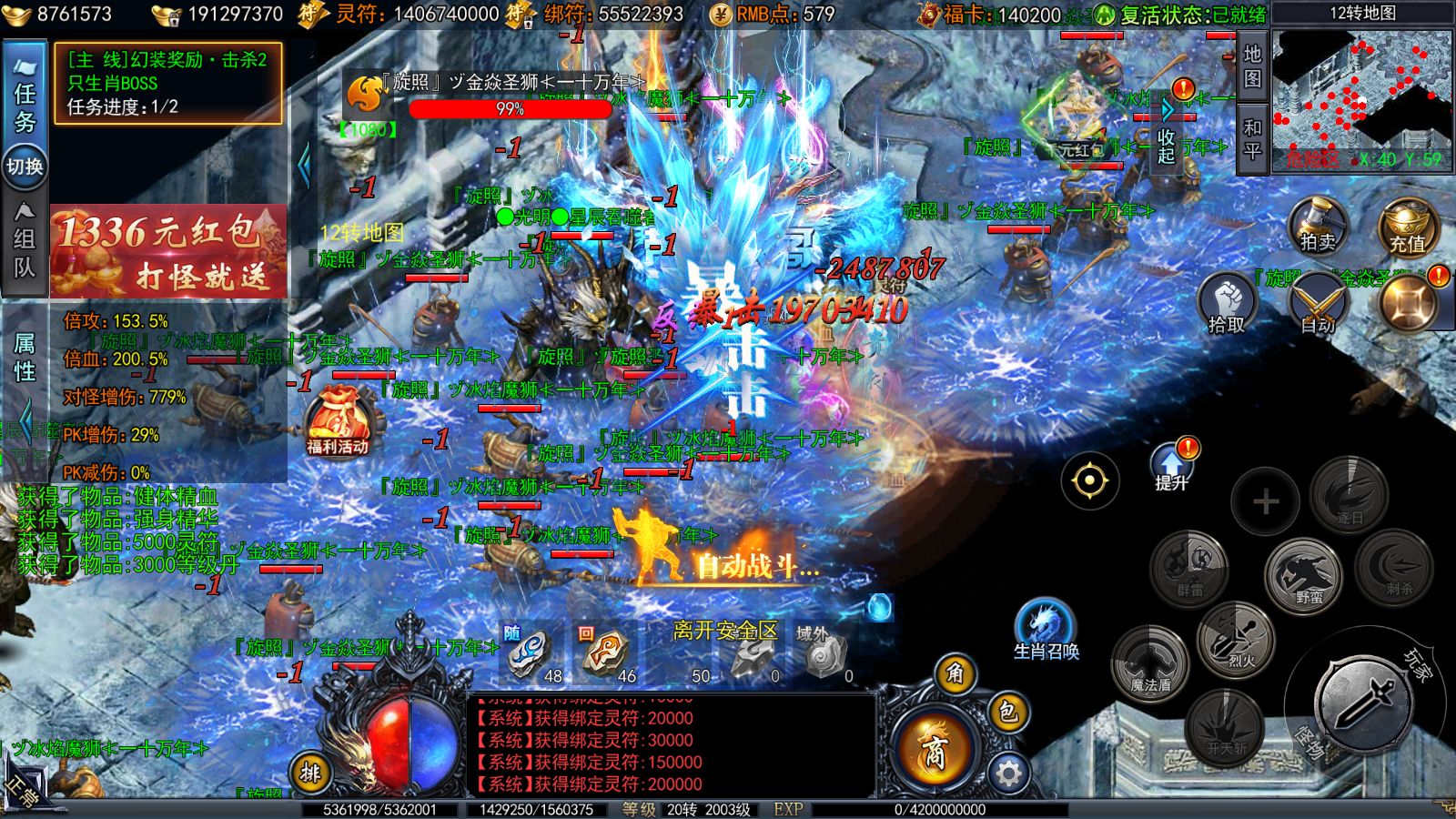Open the 拍卖 auction hammer icon
This screenshot has width=1456, height=819.
(1319, 227)
